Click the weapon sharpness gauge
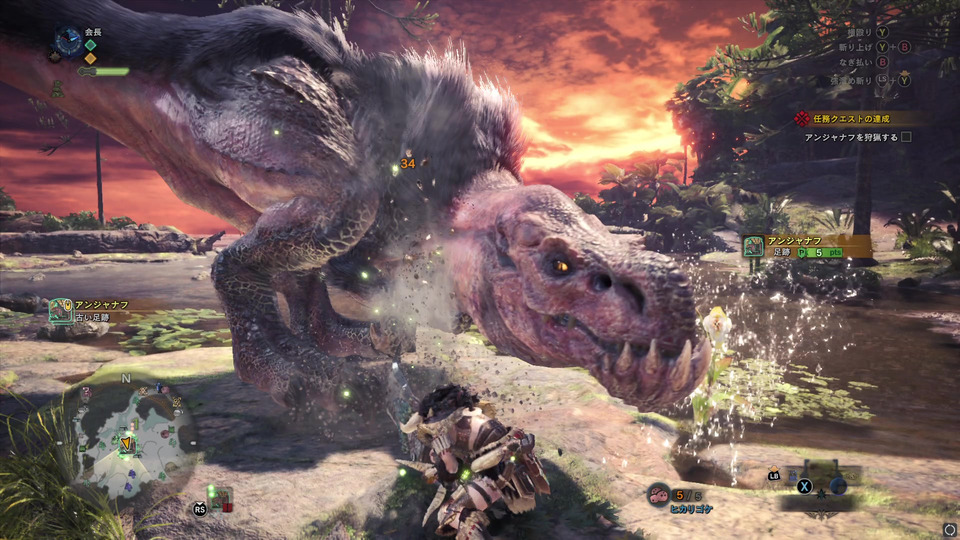Image resolution: width=960 pixels, height=540 pixels. pyautogui.click(x=104, y=71)
